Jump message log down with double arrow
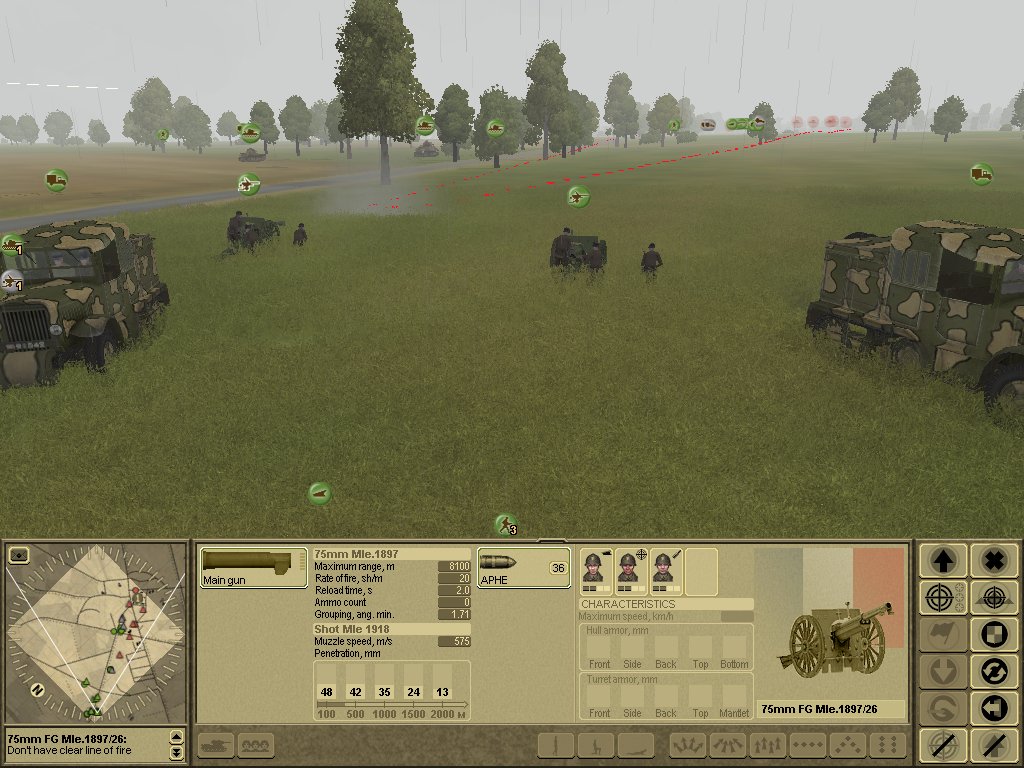1024x768 pixels. (x=177, y=752)
